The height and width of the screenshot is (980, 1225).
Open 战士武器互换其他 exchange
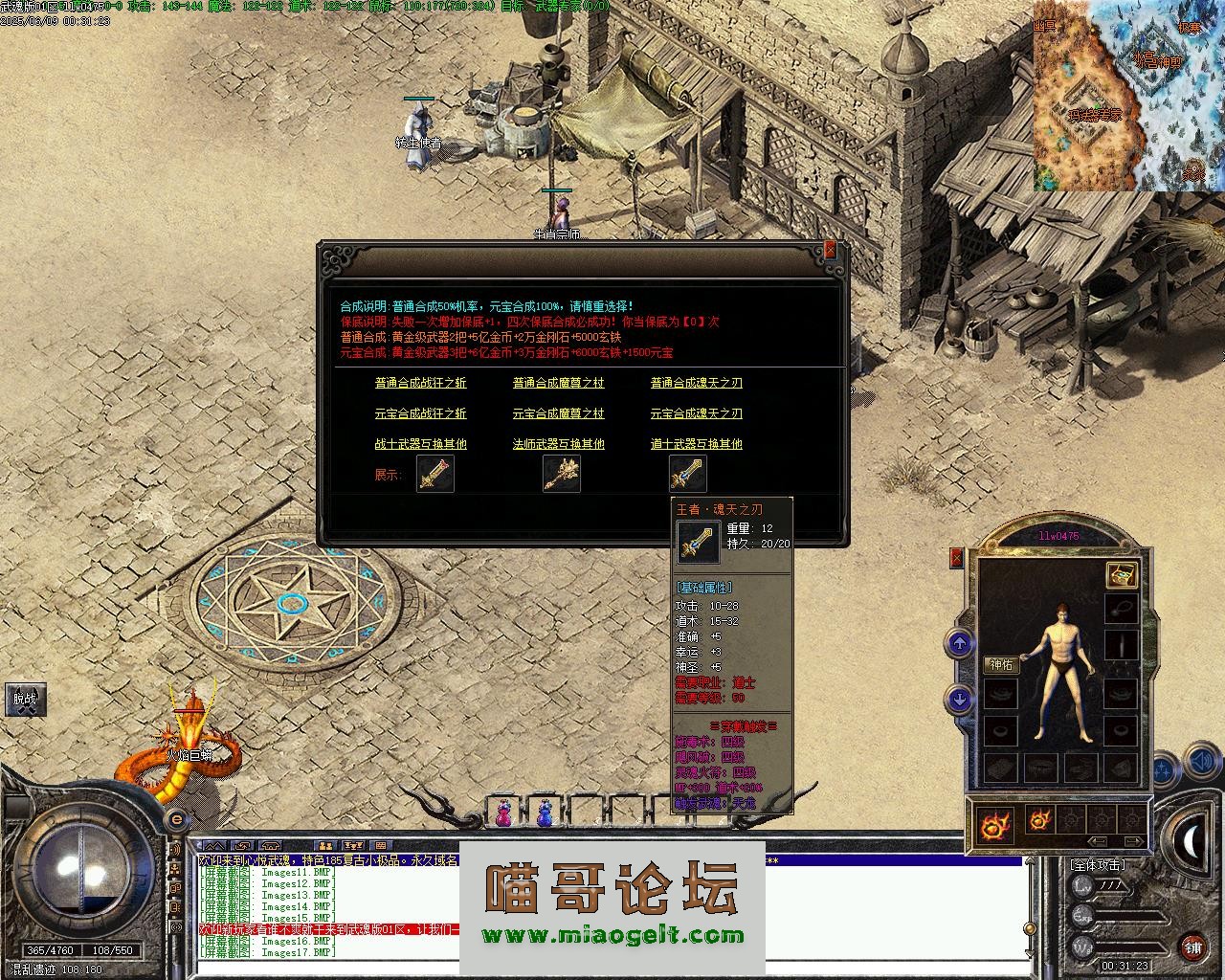(x=420, y=444)
